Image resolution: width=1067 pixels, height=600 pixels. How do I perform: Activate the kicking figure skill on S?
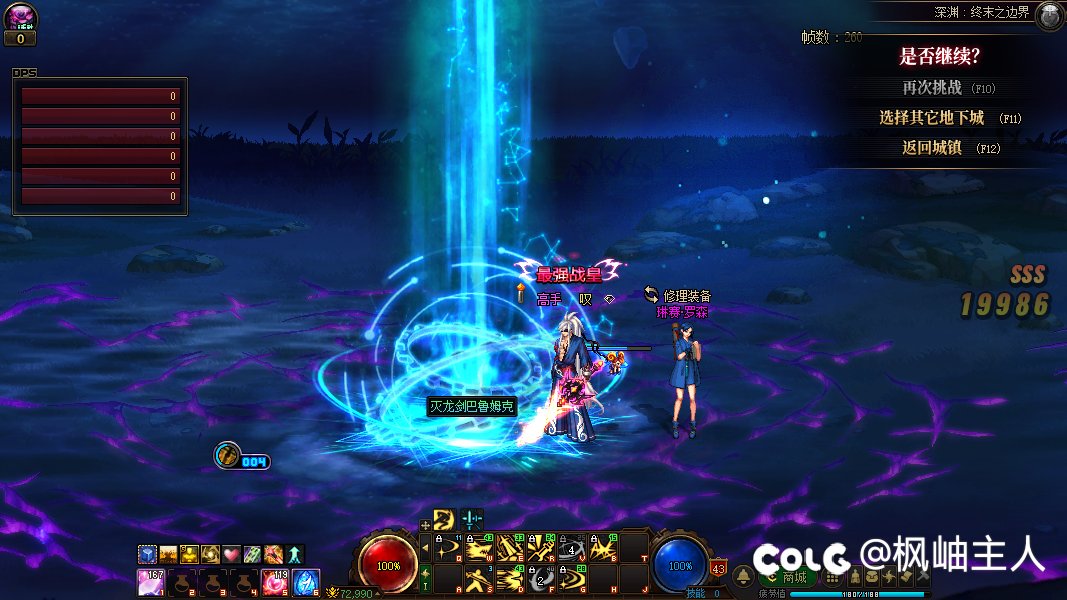coord(481,578)
